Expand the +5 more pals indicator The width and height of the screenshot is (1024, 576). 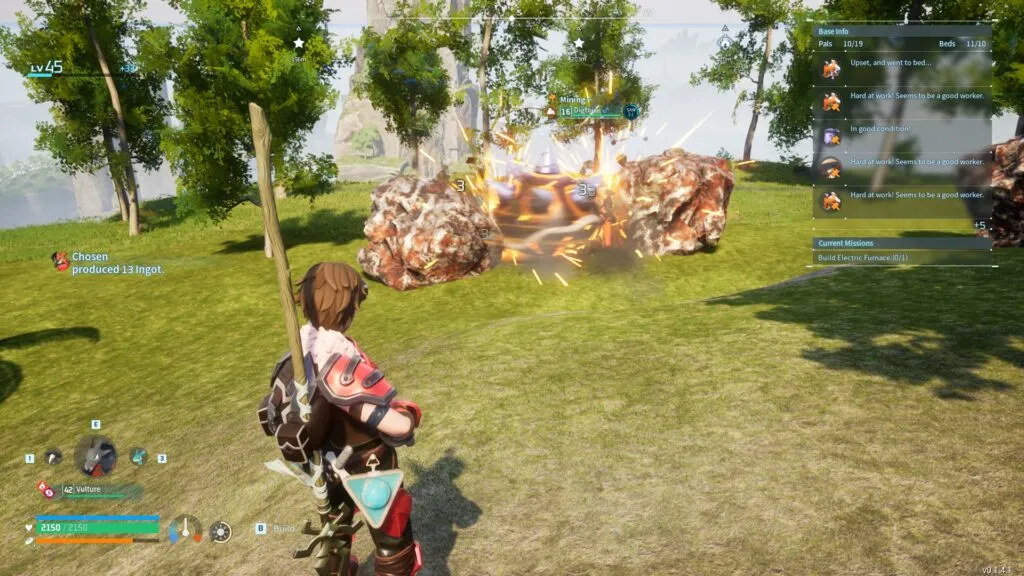(979, 225)
